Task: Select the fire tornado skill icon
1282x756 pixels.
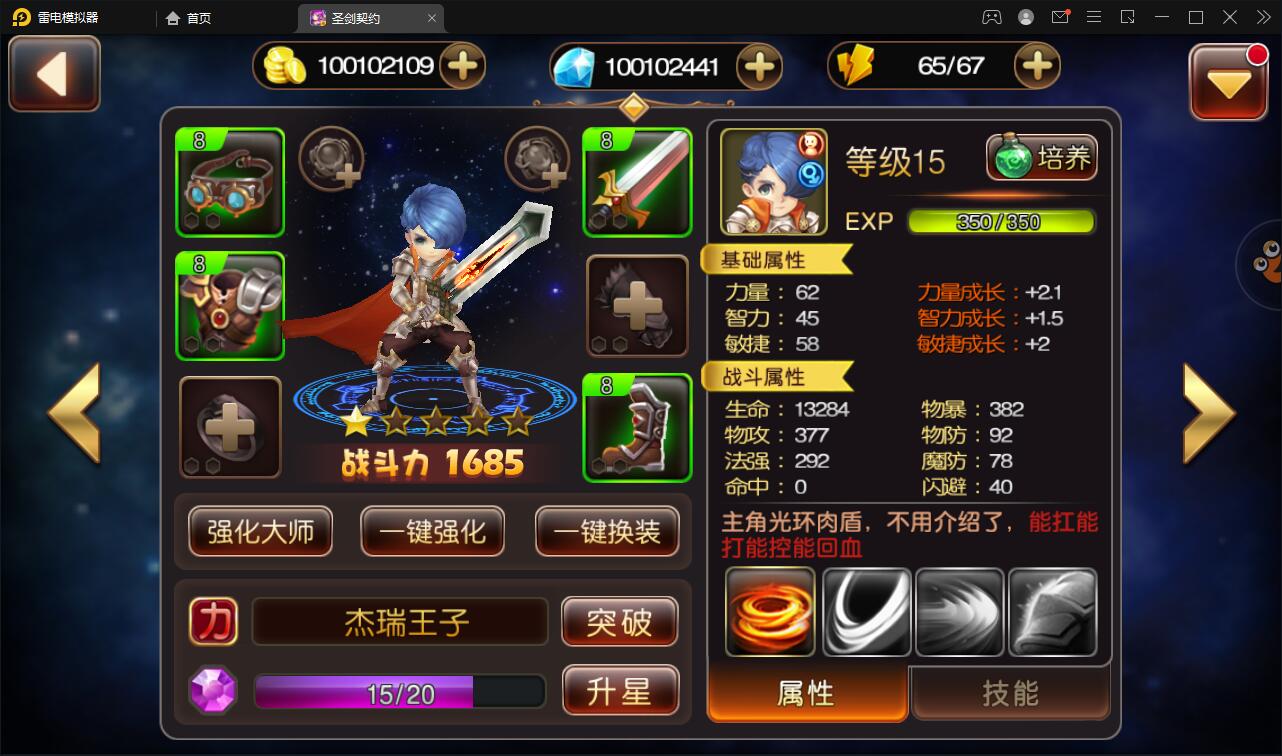Action: 770,611
